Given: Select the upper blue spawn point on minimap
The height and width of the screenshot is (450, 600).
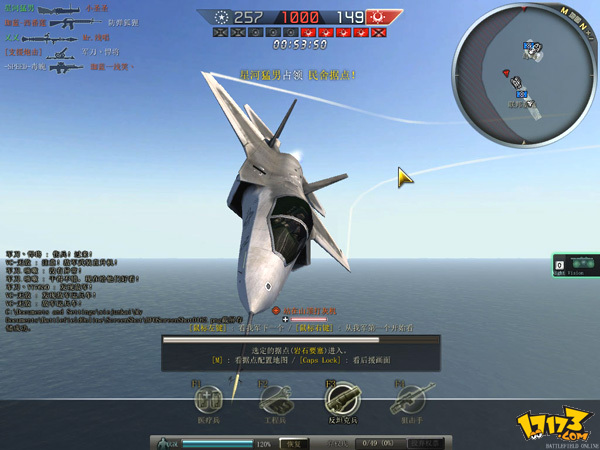Looking at the screenshot, I should 528,47.
